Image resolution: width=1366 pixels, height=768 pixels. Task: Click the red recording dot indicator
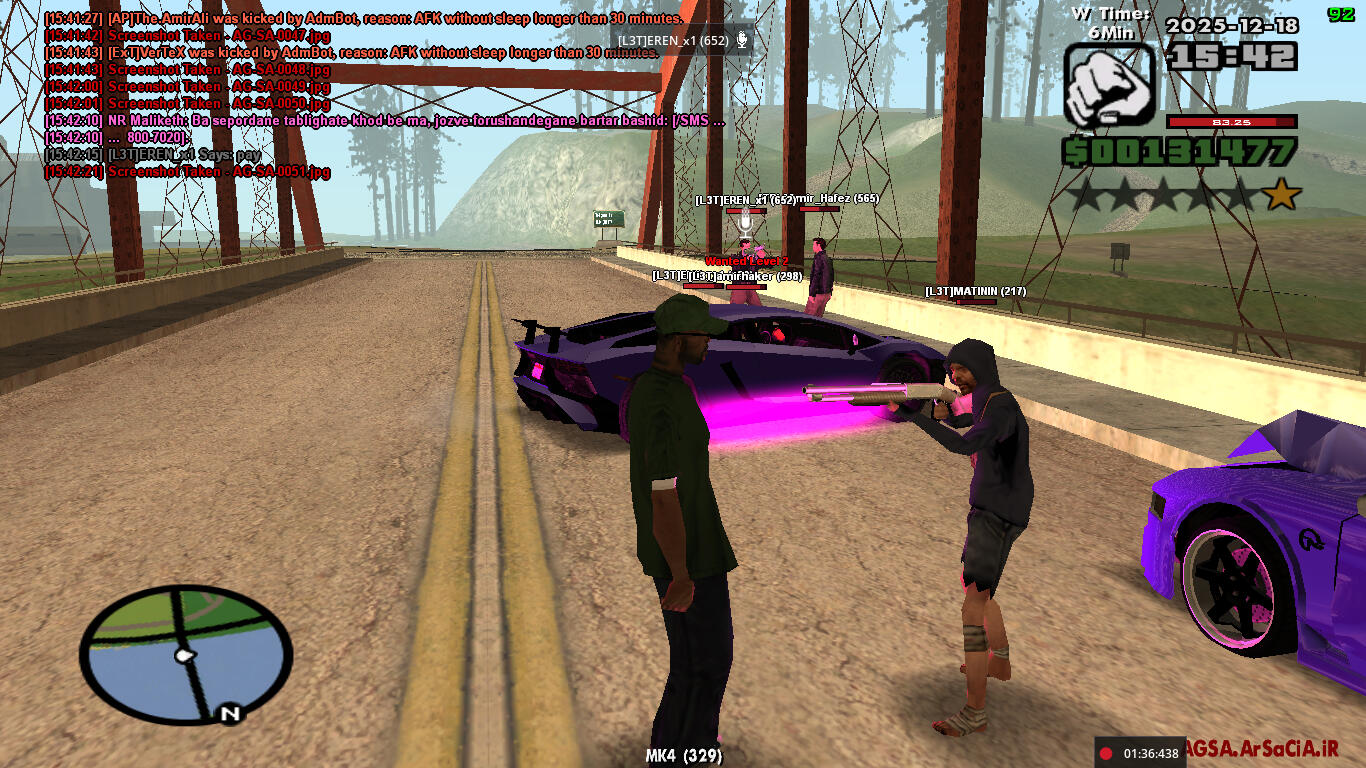click(1107, 753)
